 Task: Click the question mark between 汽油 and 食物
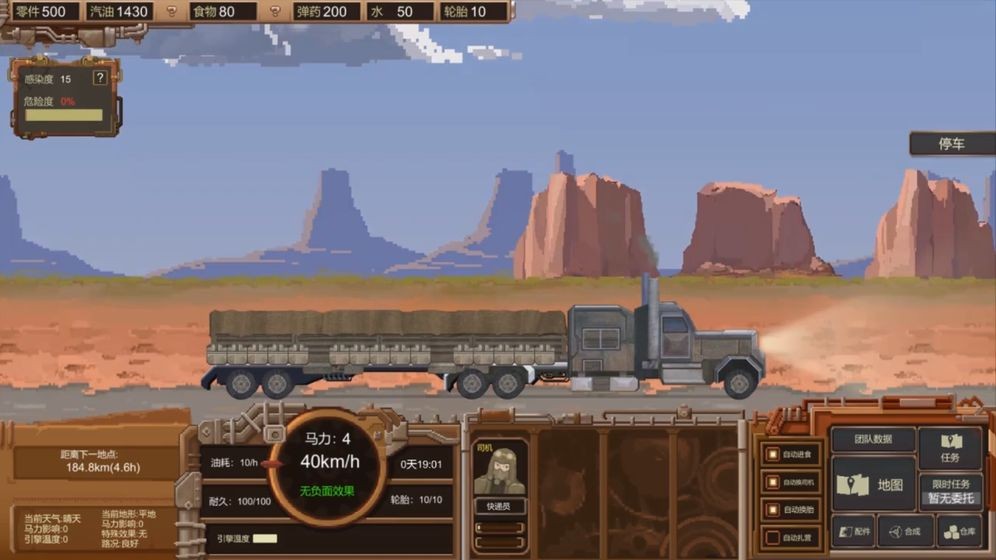pos(171,12)
